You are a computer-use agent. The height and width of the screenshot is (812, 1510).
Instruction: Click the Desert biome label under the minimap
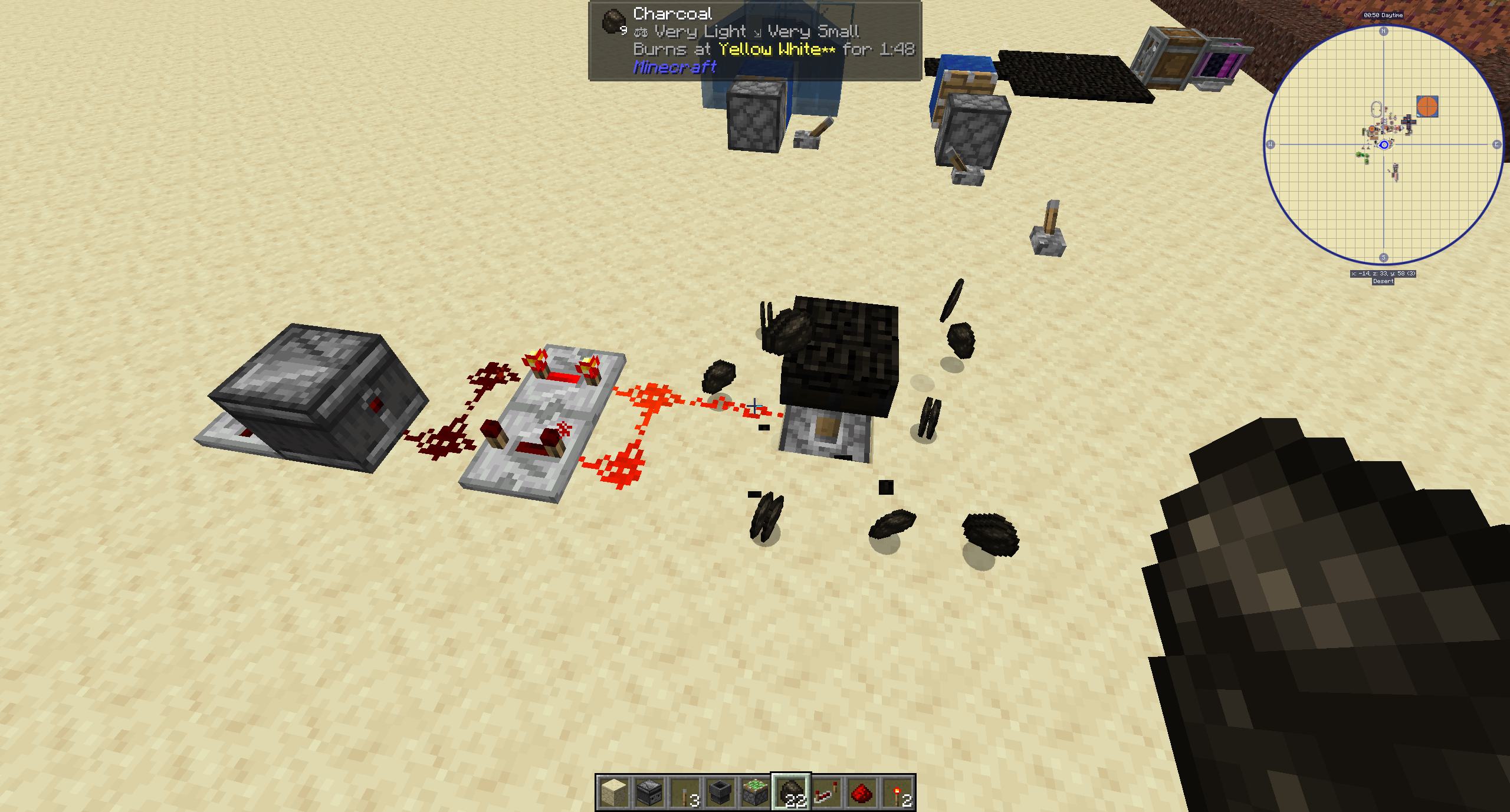coord(1384,281)
